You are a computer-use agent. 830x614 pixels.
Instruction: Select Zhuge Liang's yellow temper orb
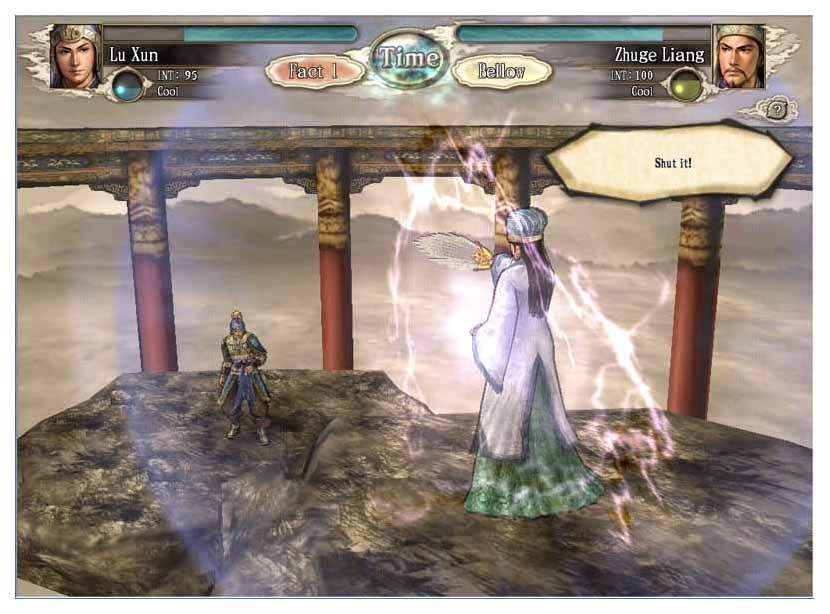coord(685,85)
